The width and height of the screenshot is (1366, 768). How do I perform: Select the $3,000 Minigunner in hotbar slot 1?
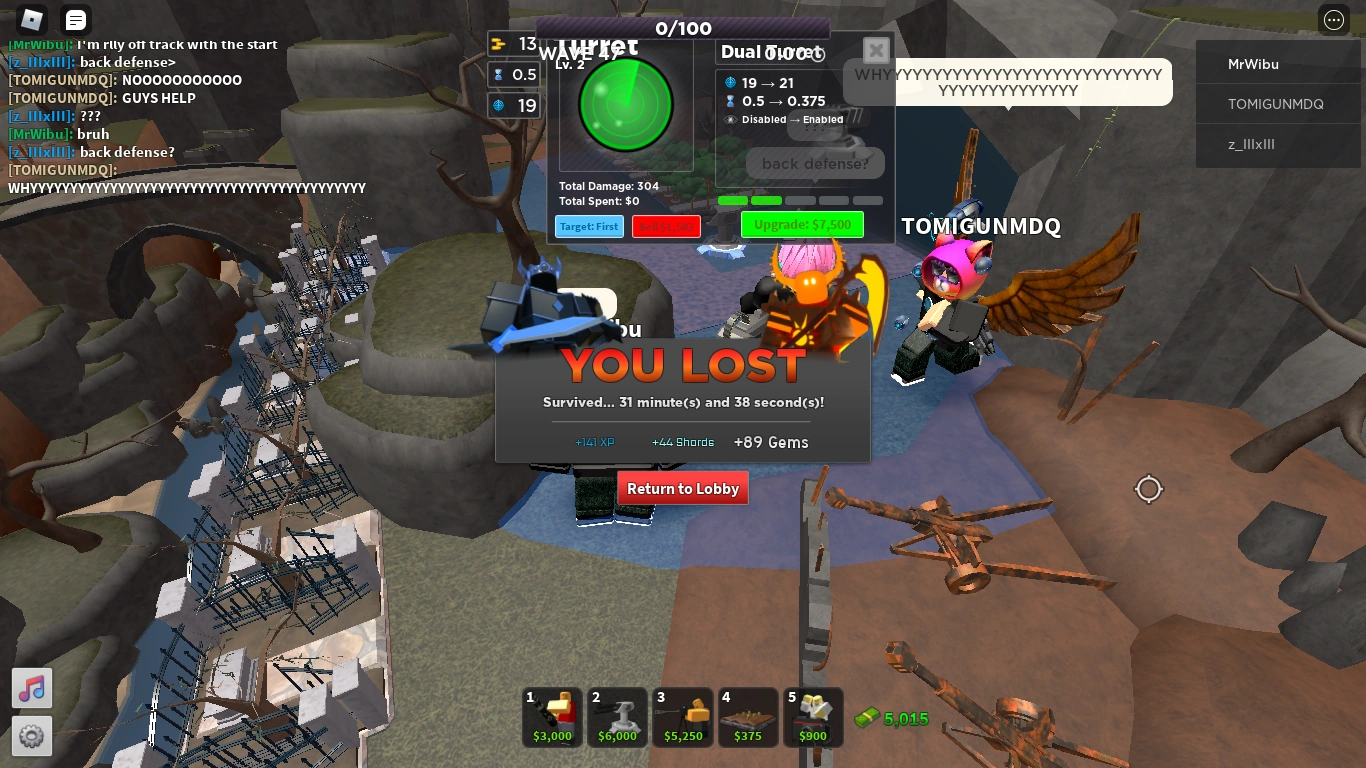click(x=551, y=716)
